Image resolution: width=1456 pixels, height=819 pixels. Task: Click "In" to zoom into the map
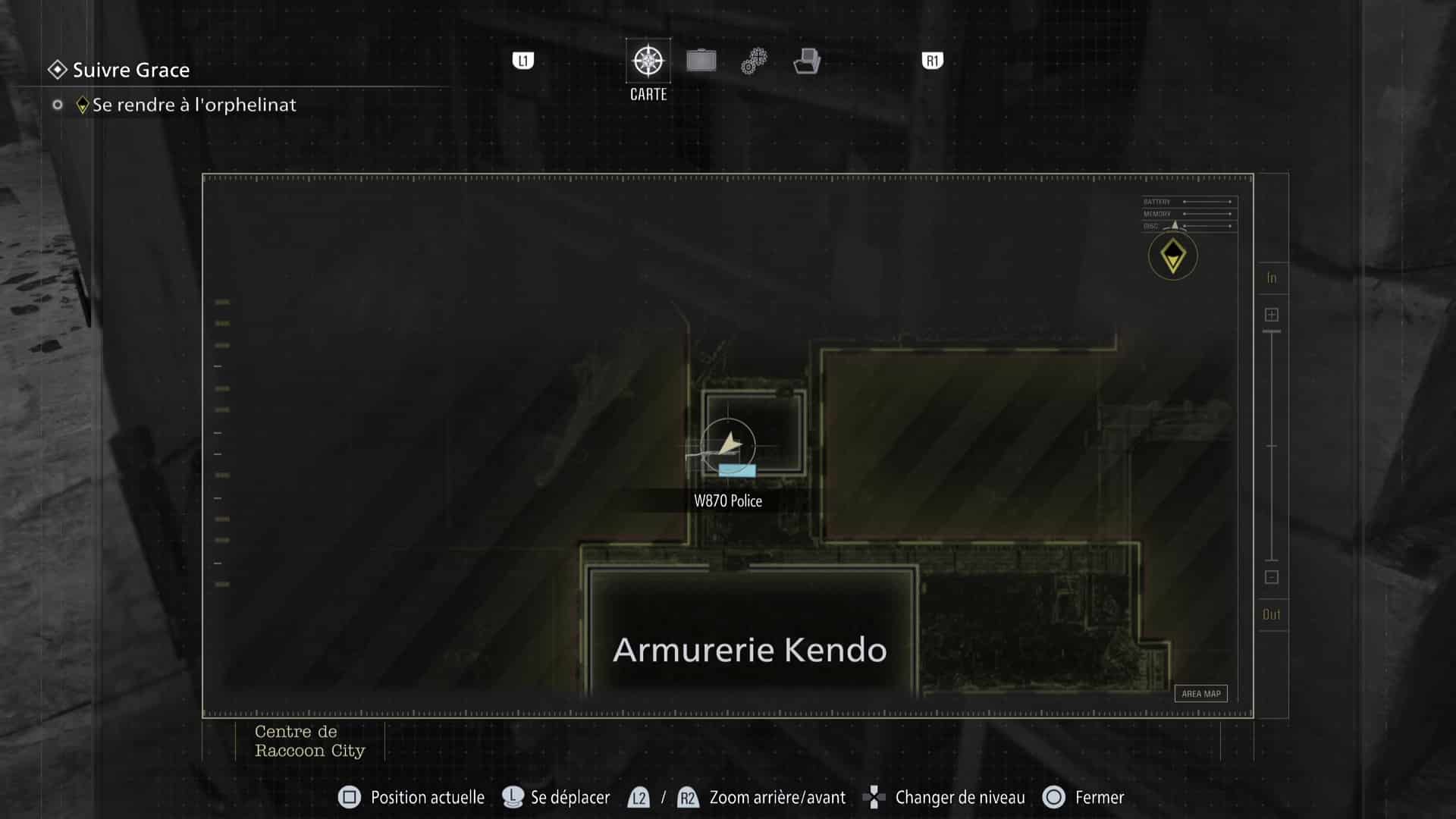1272,278
